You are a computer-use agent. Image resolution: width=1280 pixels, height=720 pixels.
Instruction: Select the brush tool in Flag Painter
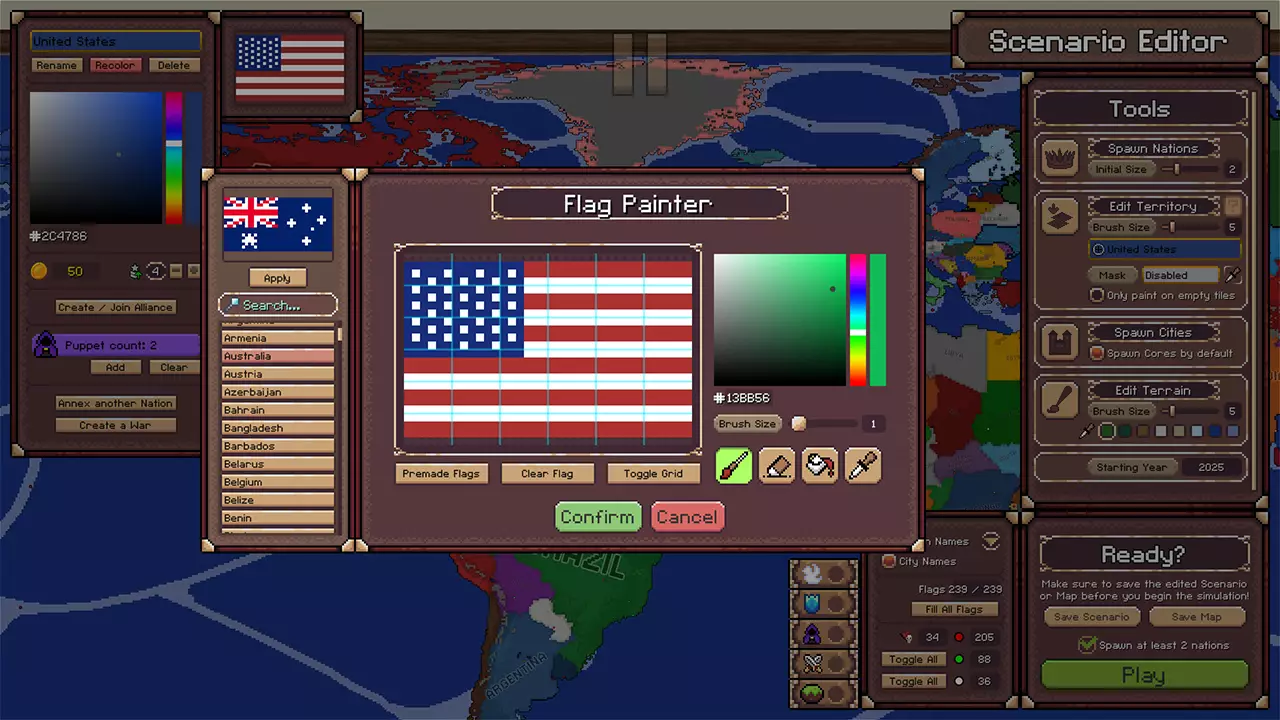pos(733,465)
